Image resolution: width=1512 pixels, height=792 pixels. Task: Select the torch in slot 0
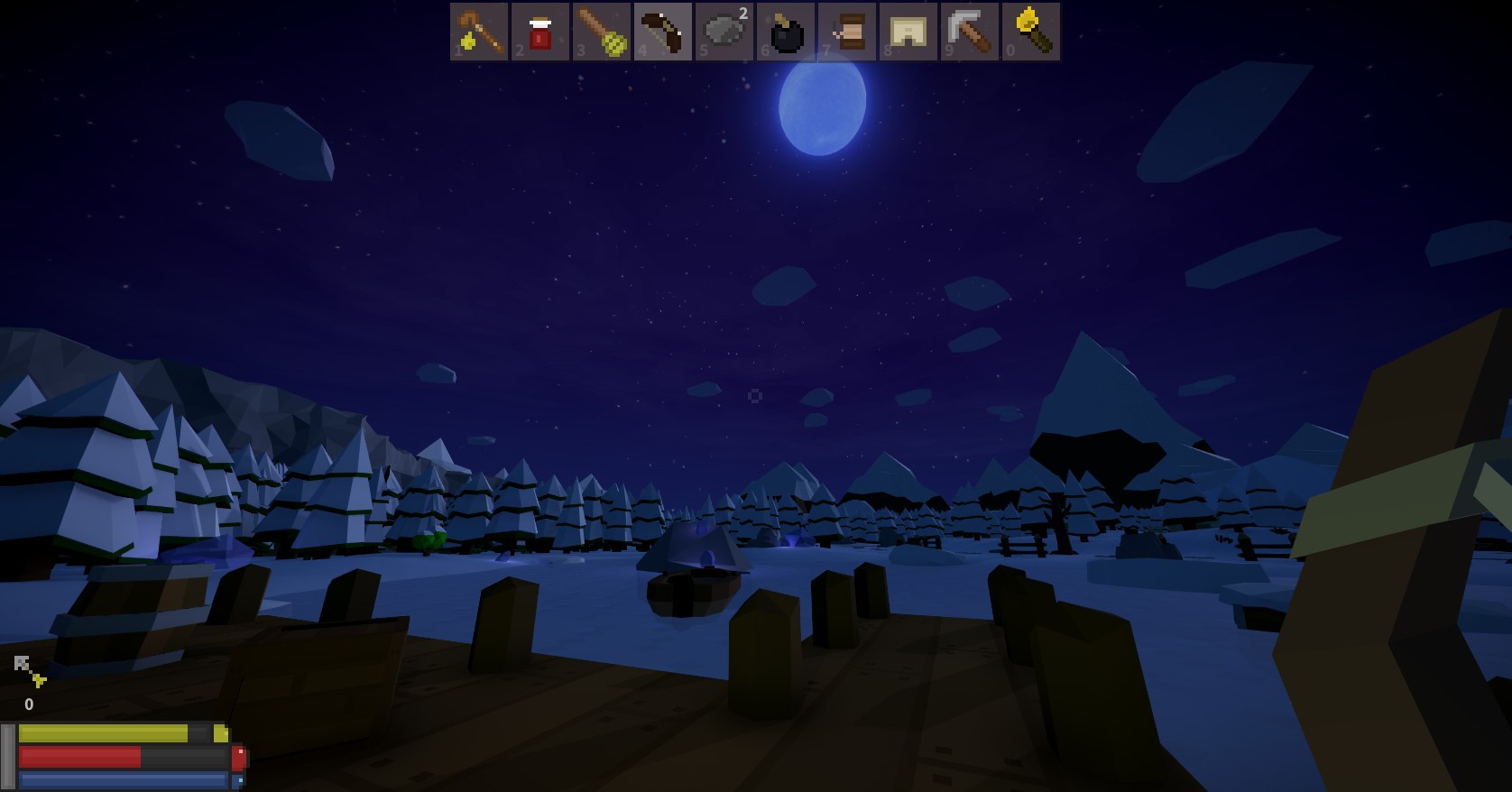click(1031, 32)
